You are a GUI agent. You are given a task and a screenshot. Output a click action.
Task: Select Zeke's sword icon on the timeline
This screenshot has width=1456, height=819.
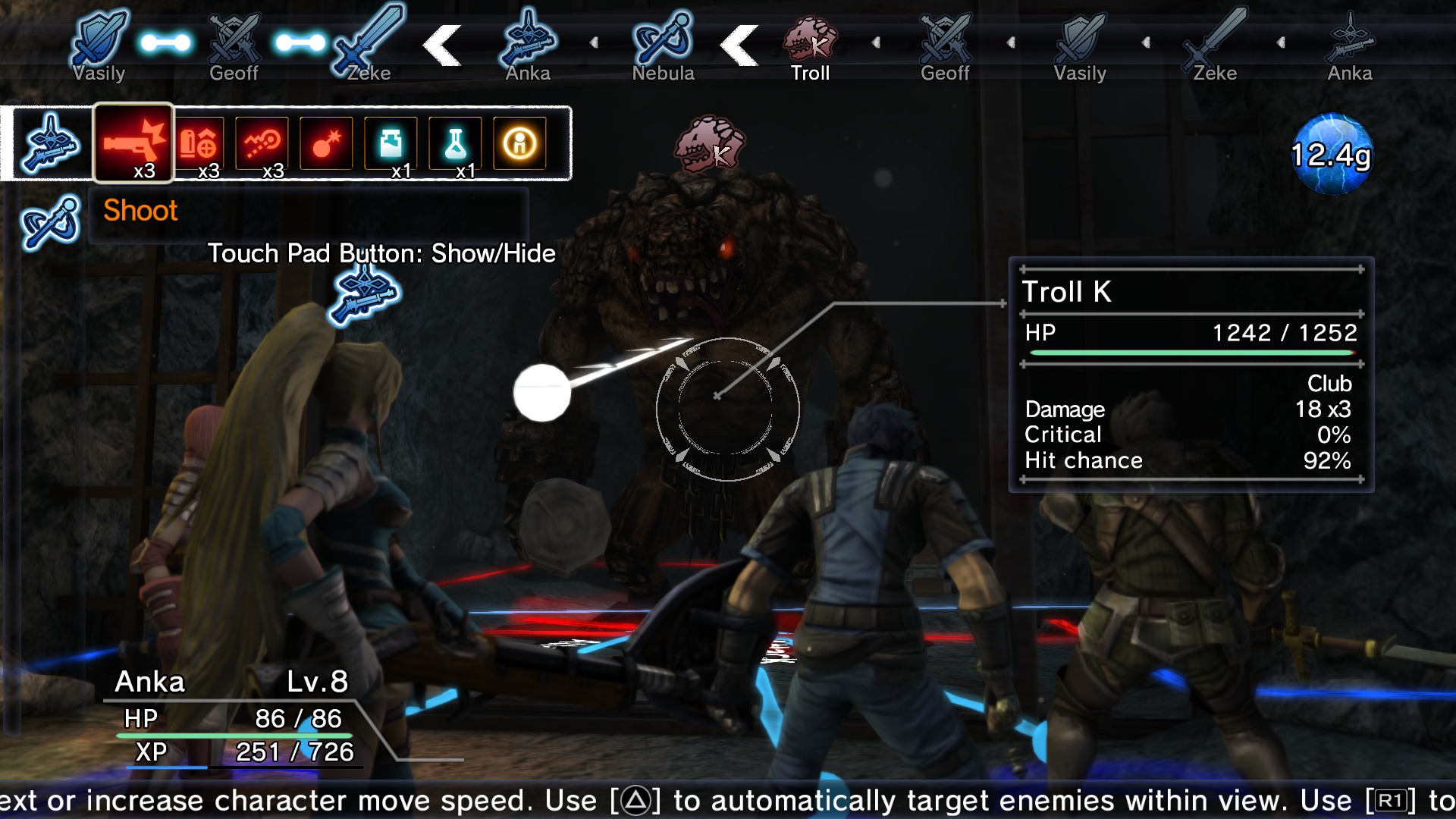point(368,38)
